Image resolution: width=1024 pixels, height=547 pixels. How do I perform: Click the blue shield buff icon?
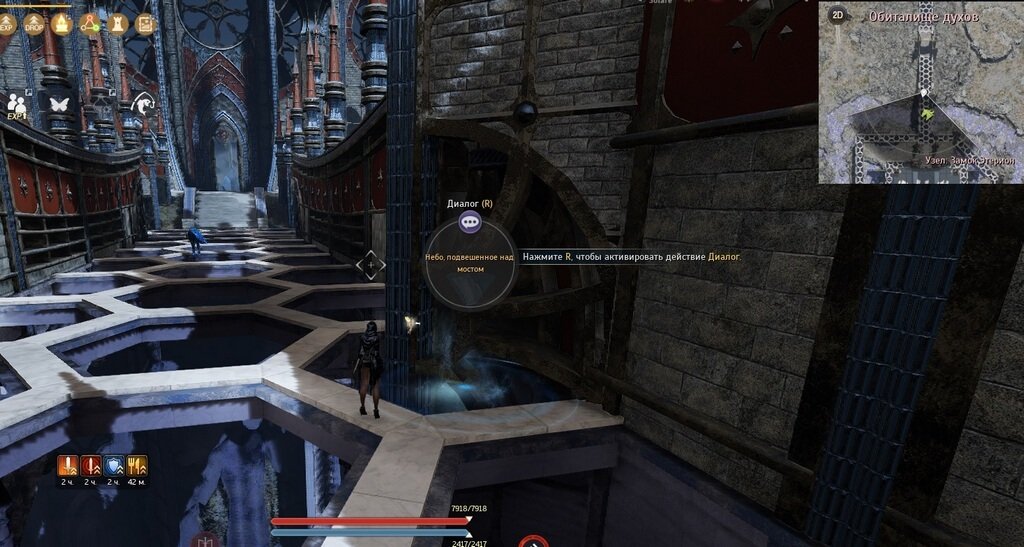114,465
